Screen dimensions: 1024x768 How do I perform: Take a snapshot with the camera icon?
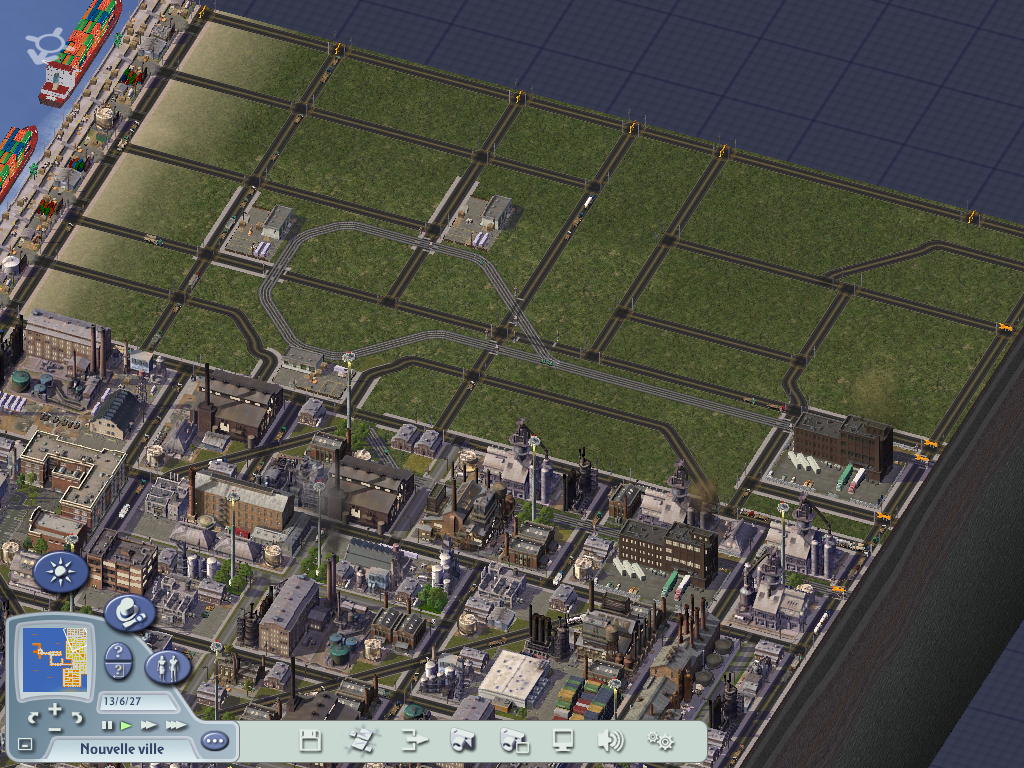[462, 741]
